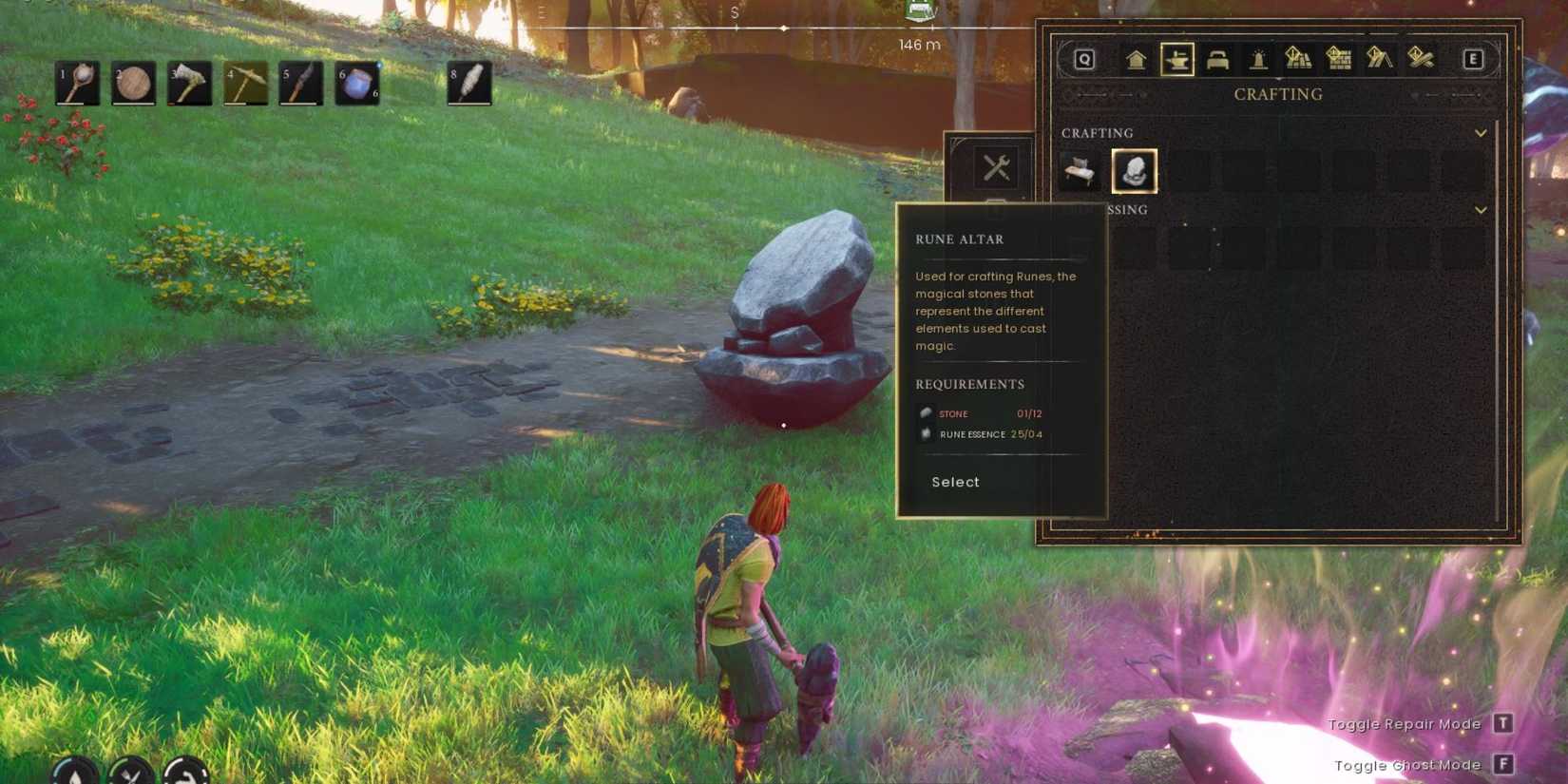
Task: Toggle Repair Mode
Action: pos(1503,724)
